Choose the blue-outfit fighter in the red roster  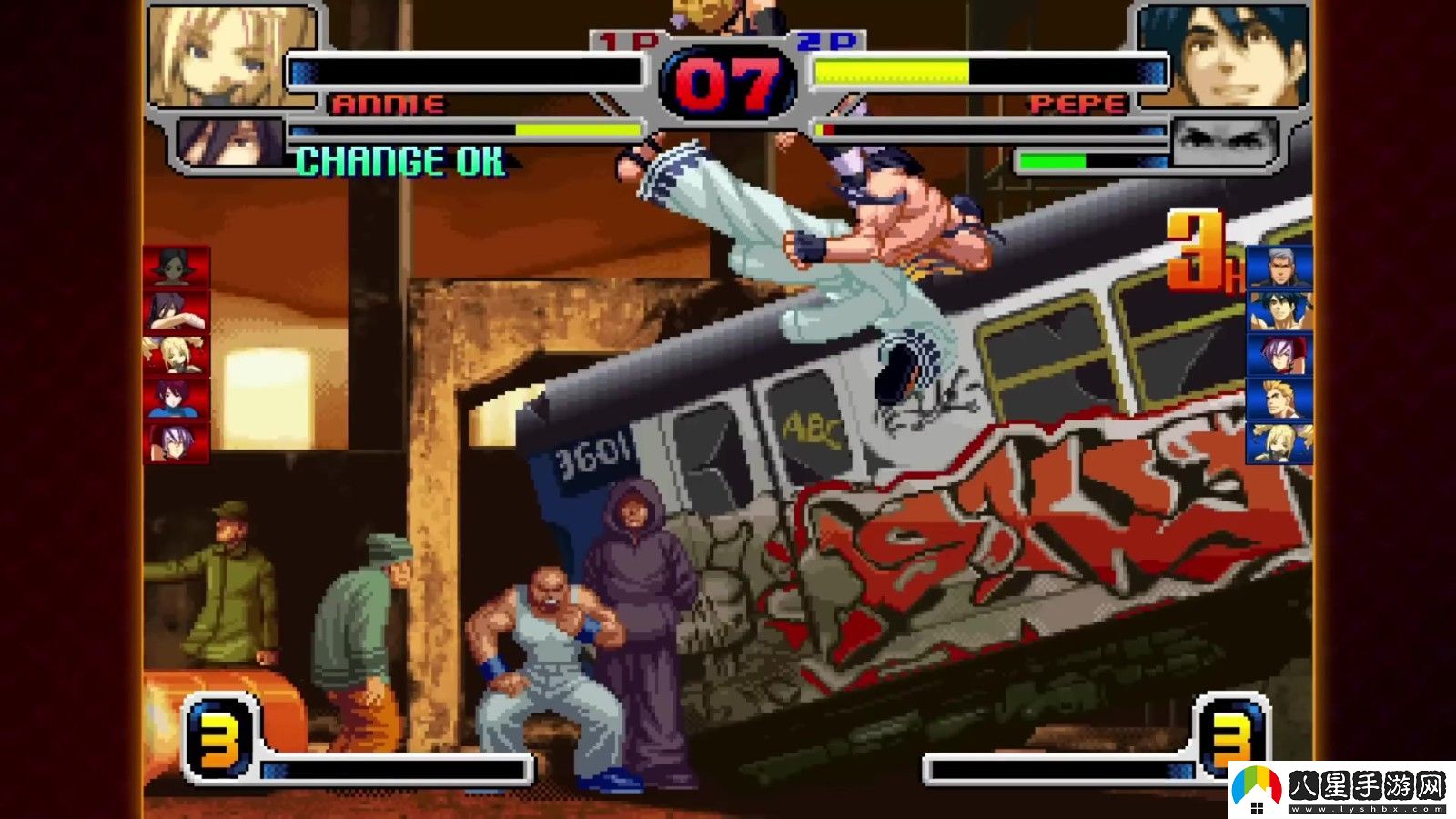(176, 399)
